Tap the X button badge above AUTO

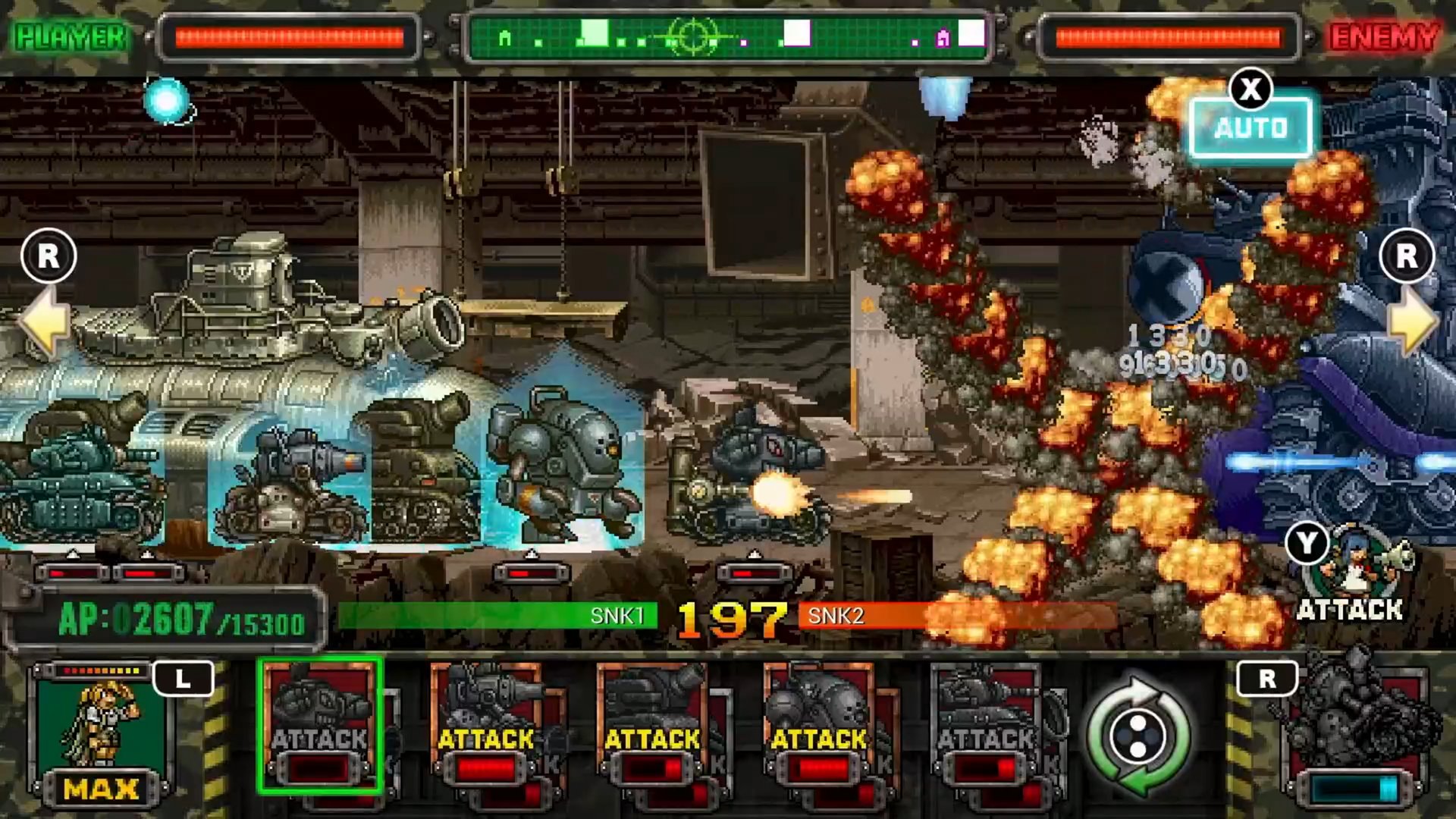point(1250,87)
